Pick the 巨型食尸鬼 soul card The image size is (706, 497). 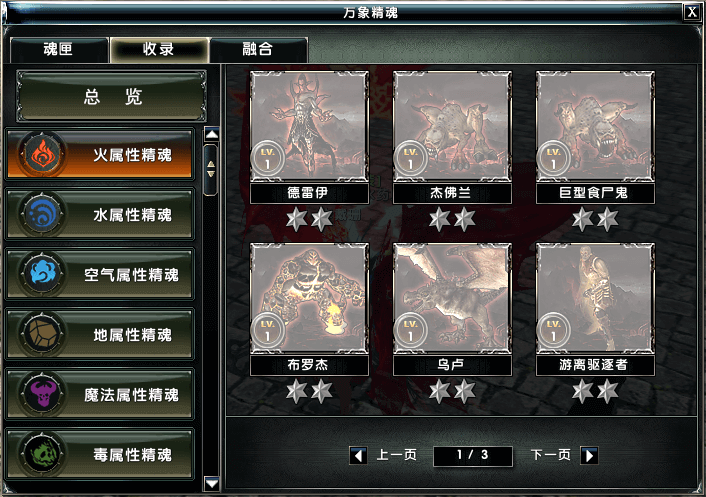(595, 127)
